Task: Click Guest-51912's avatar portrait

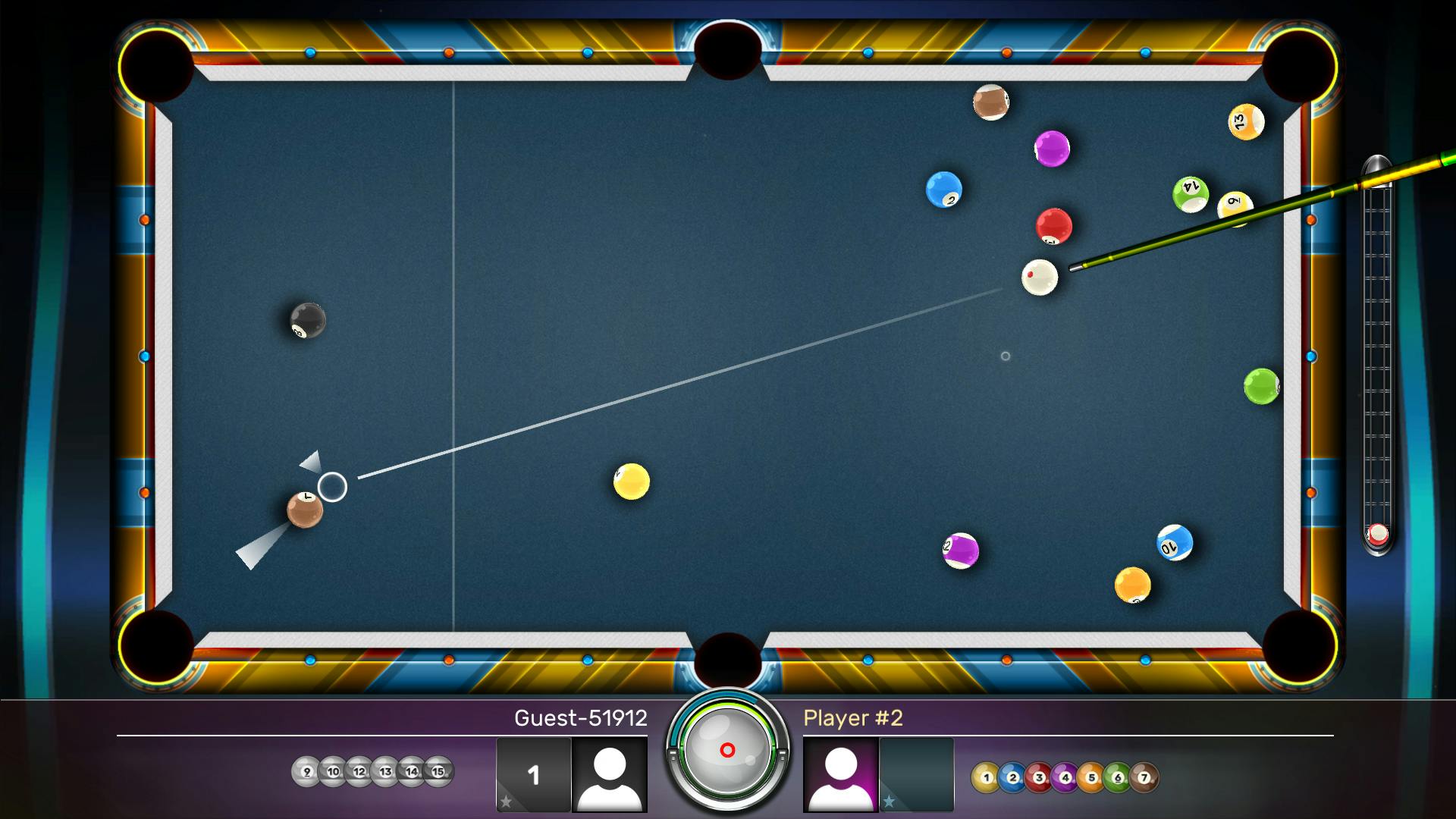Action: 609,776
